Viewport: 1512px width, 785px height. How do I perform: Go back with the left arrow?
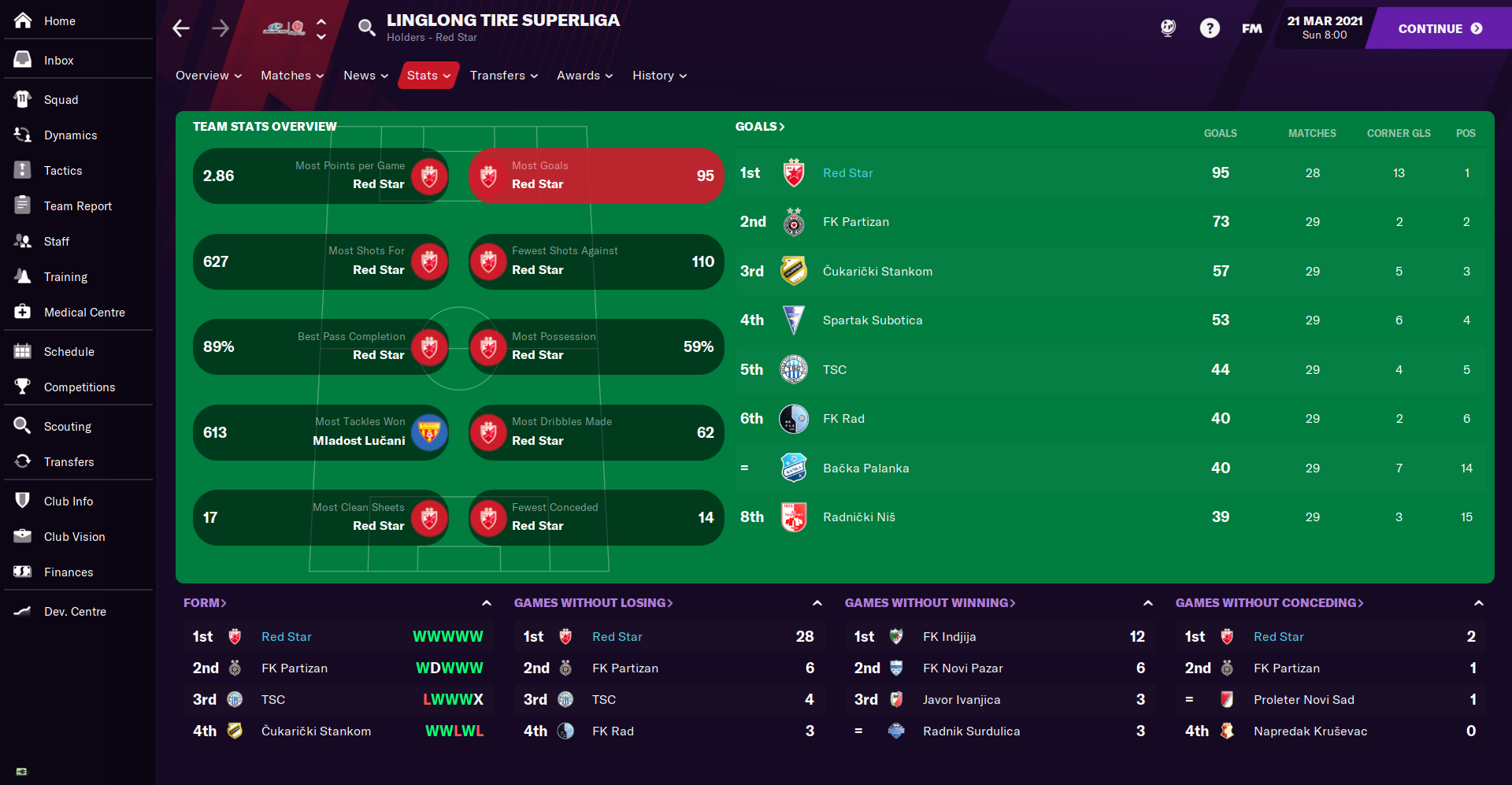tap(181, 28)
